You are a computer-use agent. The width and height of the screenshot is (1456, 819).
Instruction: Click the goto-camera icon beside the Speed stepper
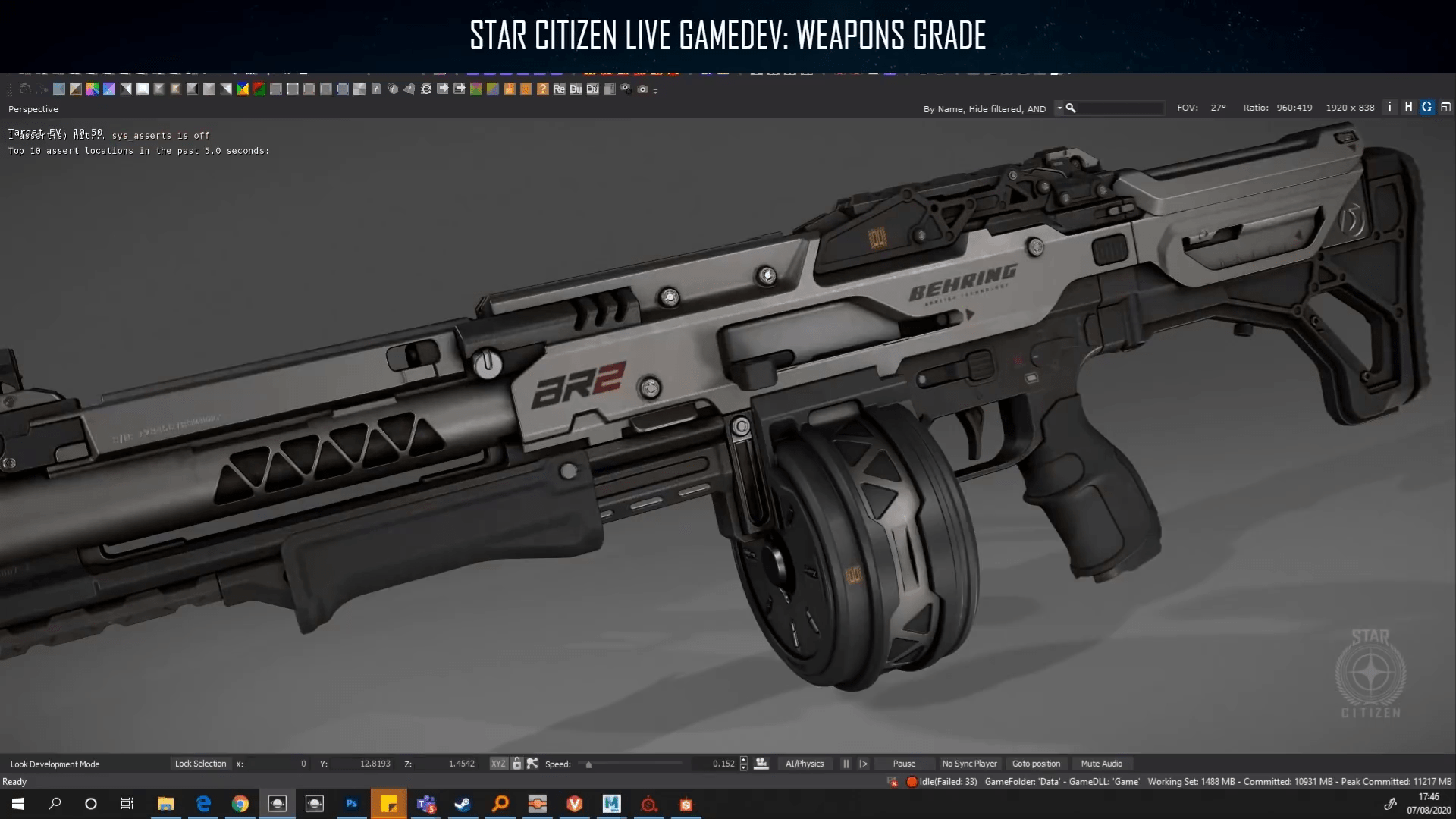click(761, 763)
